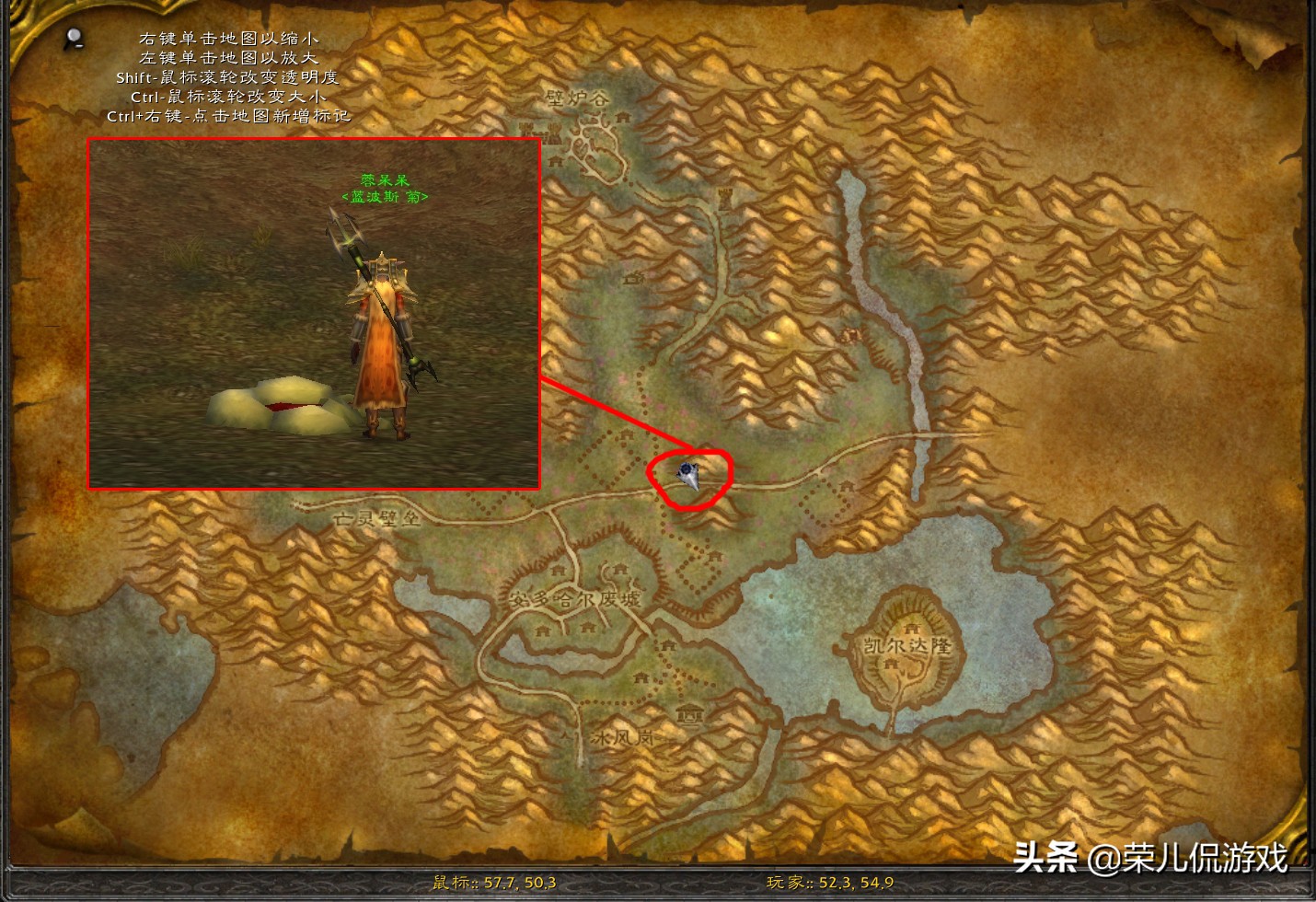Image resolution: width=1316 pixels, height=902 pixels.
Task: Select the hut icon near 冰凤岗 label
Action: click(690, 715)
